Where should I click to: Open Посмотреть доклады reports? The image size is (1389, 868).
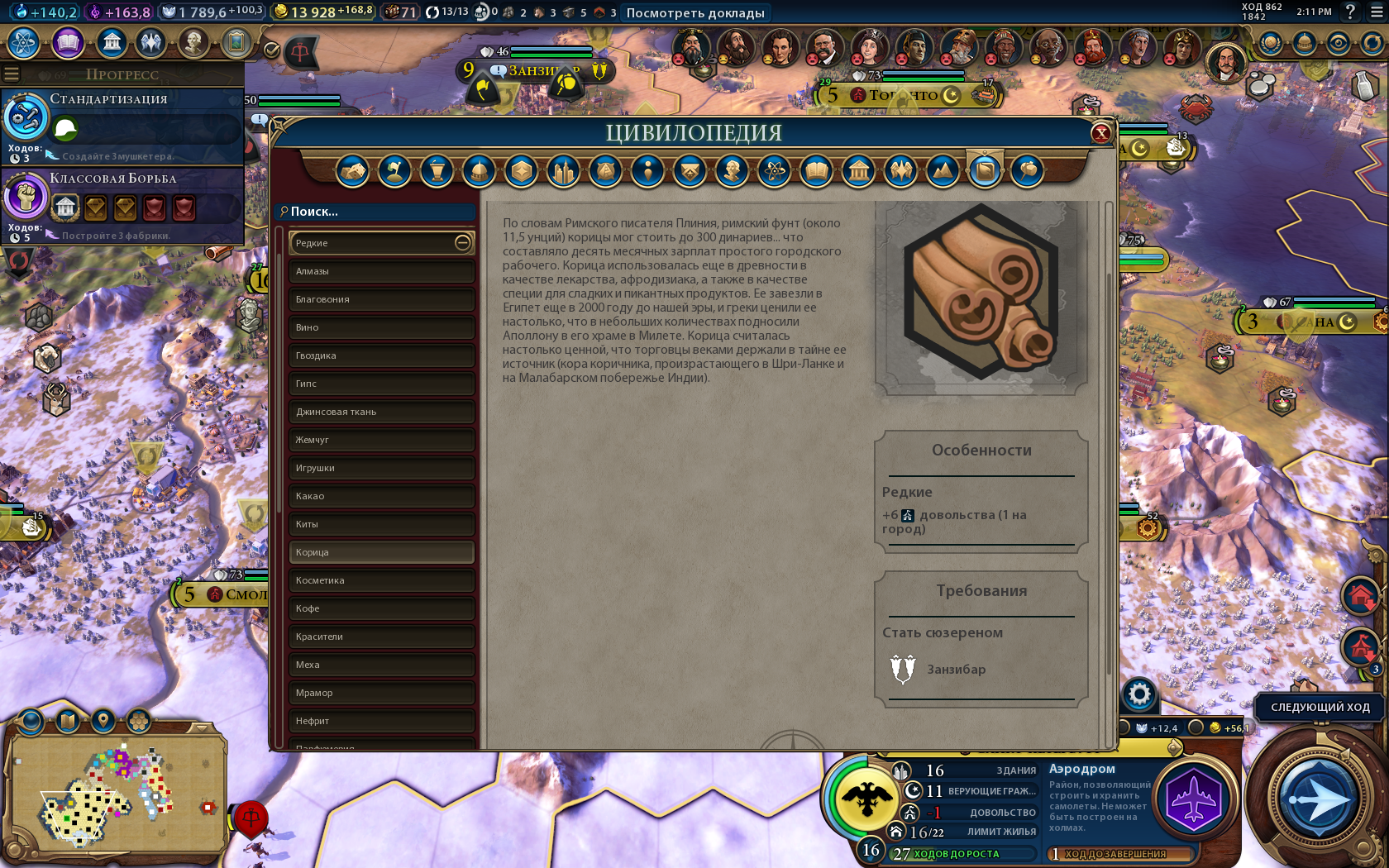point(695,12)
